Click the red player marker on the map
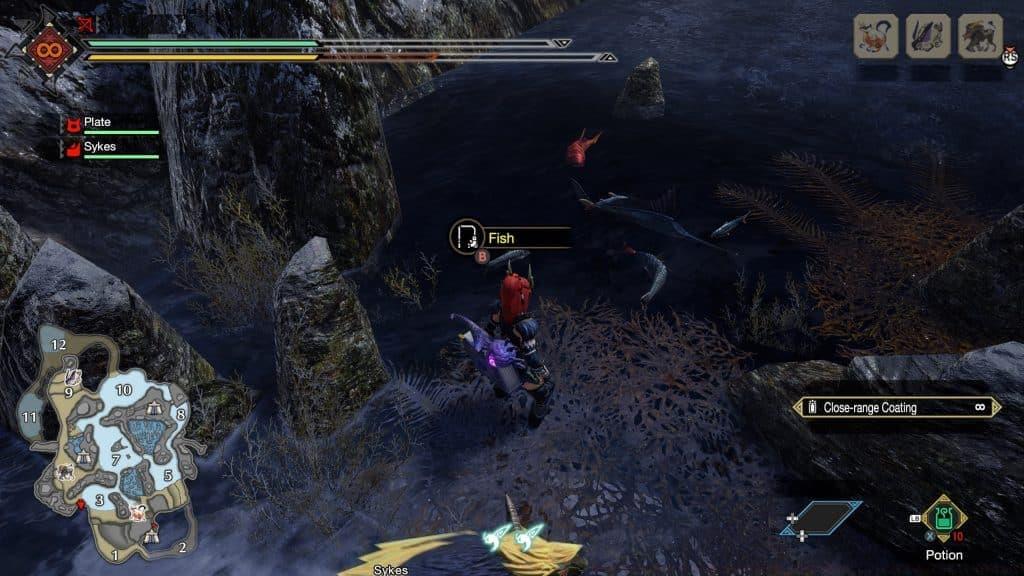This screenshot has height=576, width=1024. pos(80,506)
